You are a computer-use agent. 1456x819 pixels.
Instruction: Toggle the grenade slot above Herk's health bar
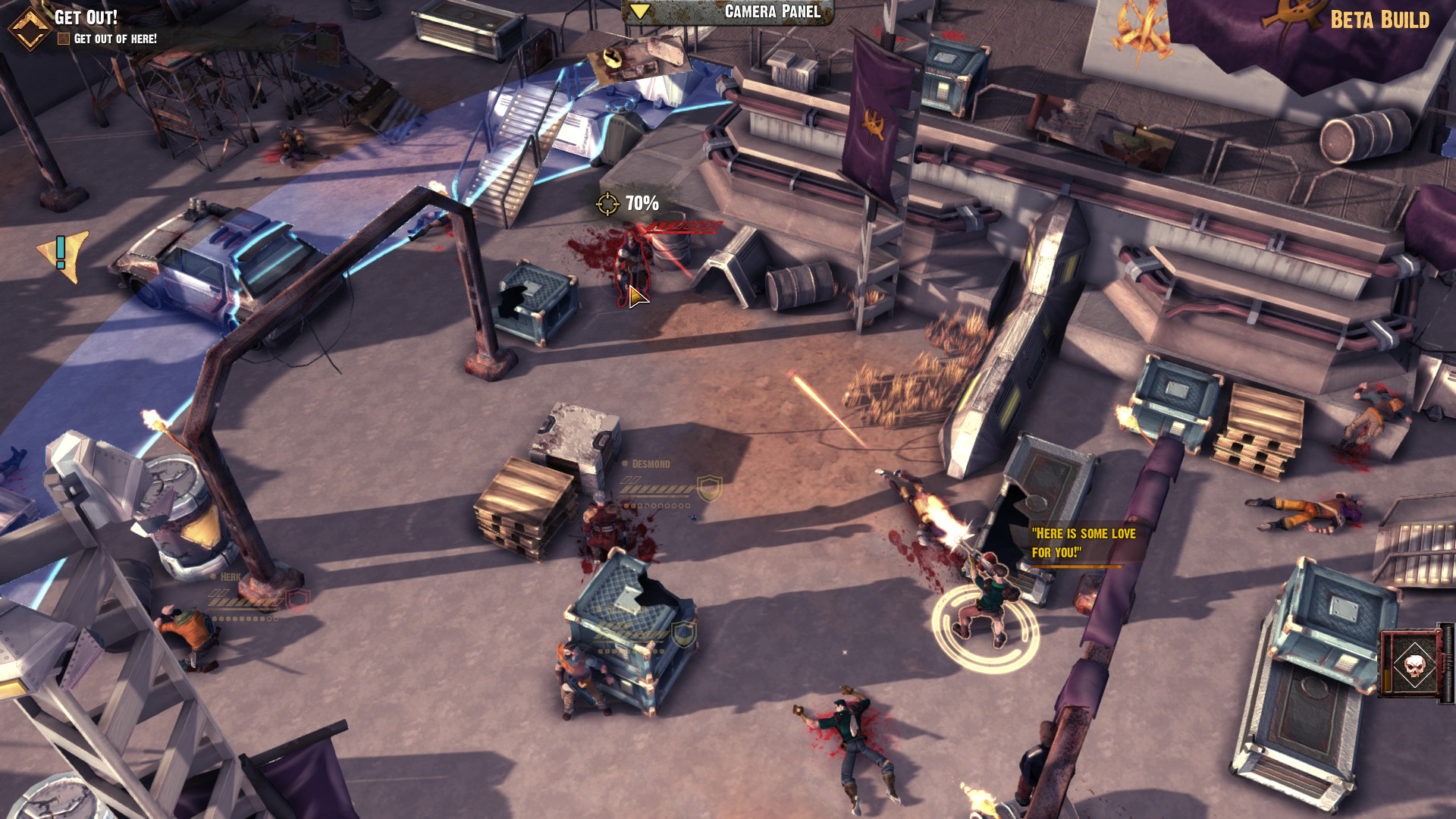219,593
